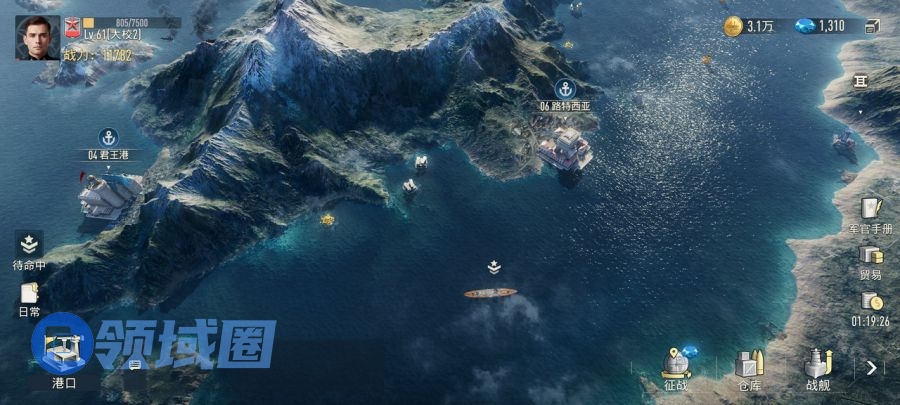Open the 仓库 warehouse
This screenshot has width=900, height=405.
click(749, 368)
